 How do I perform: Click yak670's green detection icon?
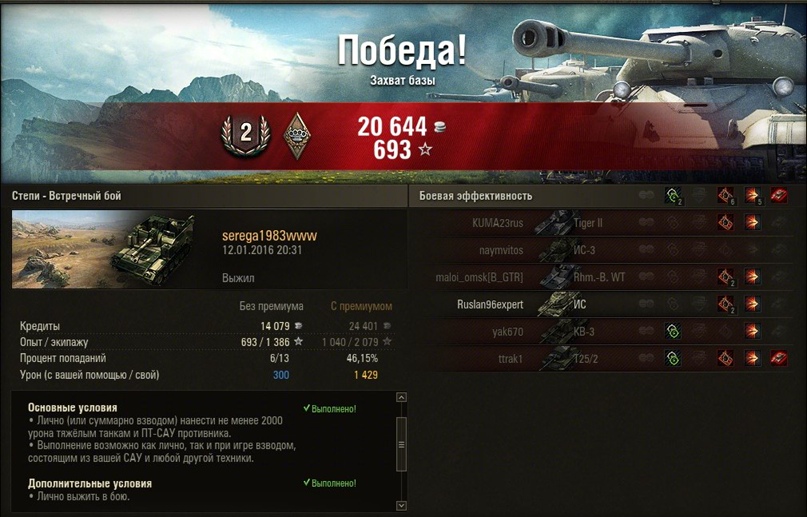pos(674,331)
